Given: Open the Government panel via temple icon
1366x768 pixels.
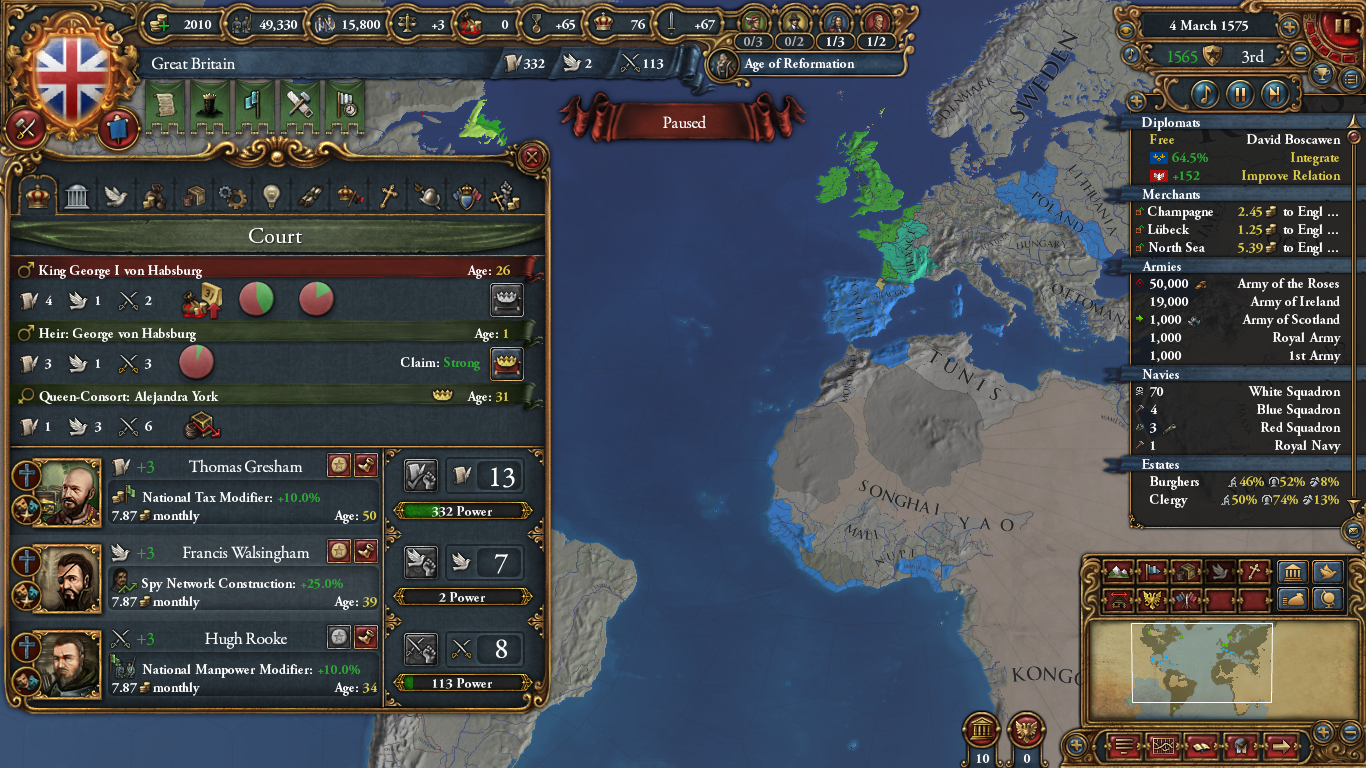Looking at the screenshot, I should [77, 196].
